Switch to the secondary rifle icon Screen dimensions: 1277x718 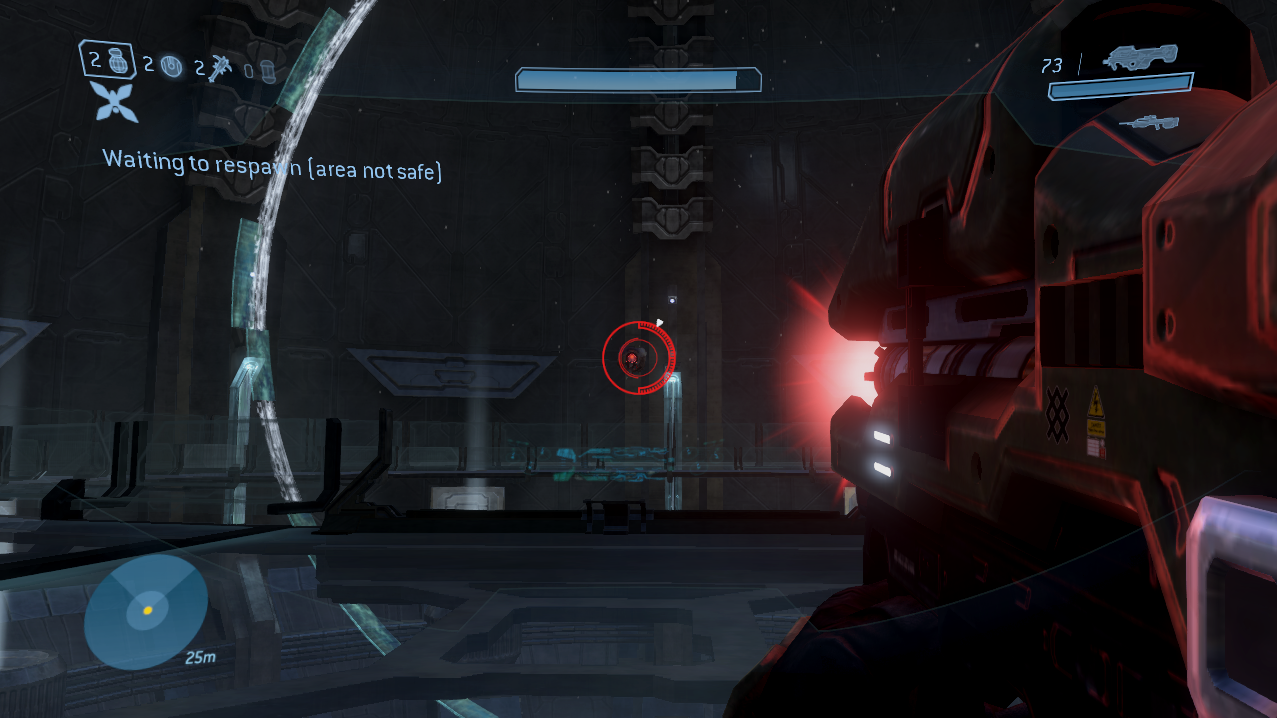(1148, 123)
